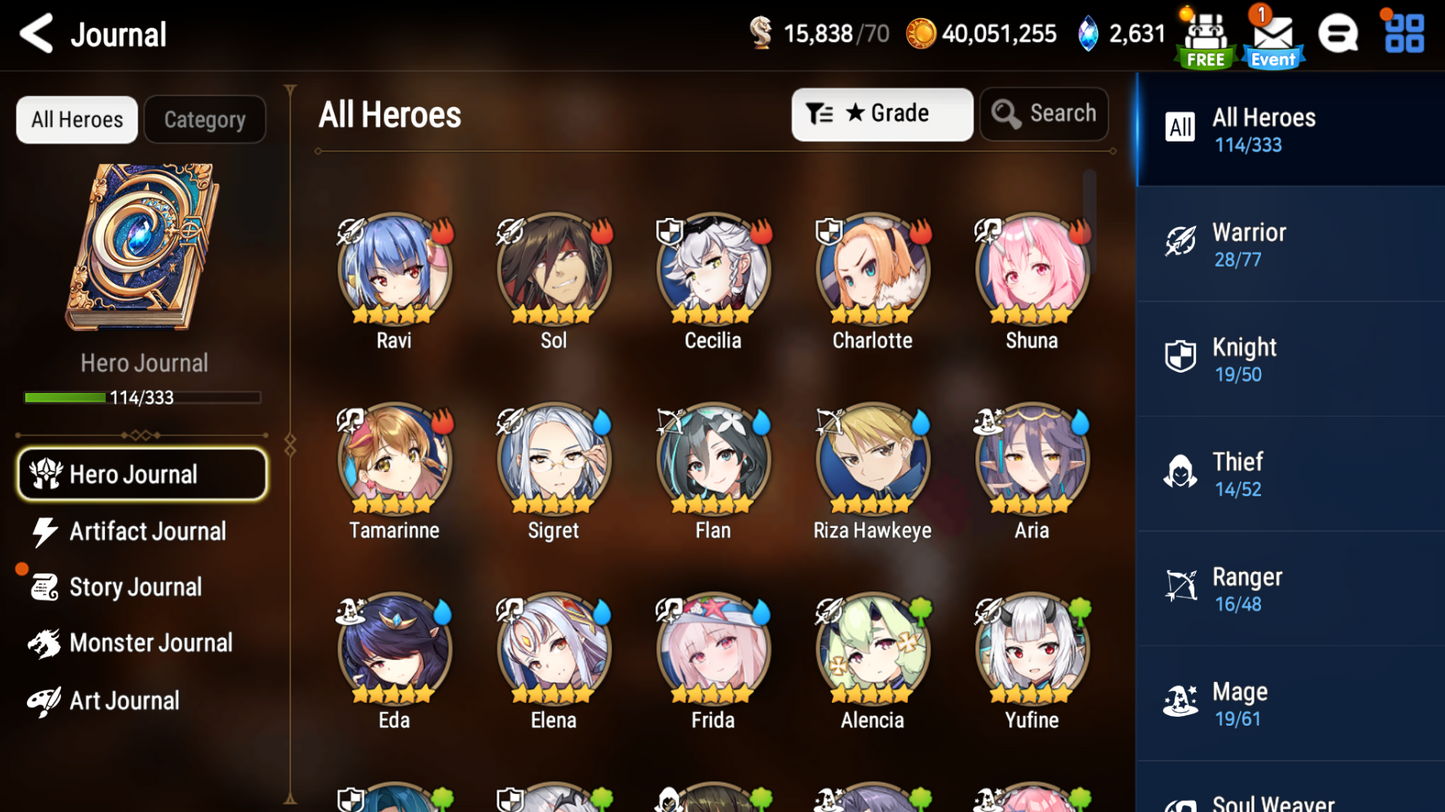Go back from the Journal screen
This screenshot has height=812, width=1445.
[x=37, y=34]
